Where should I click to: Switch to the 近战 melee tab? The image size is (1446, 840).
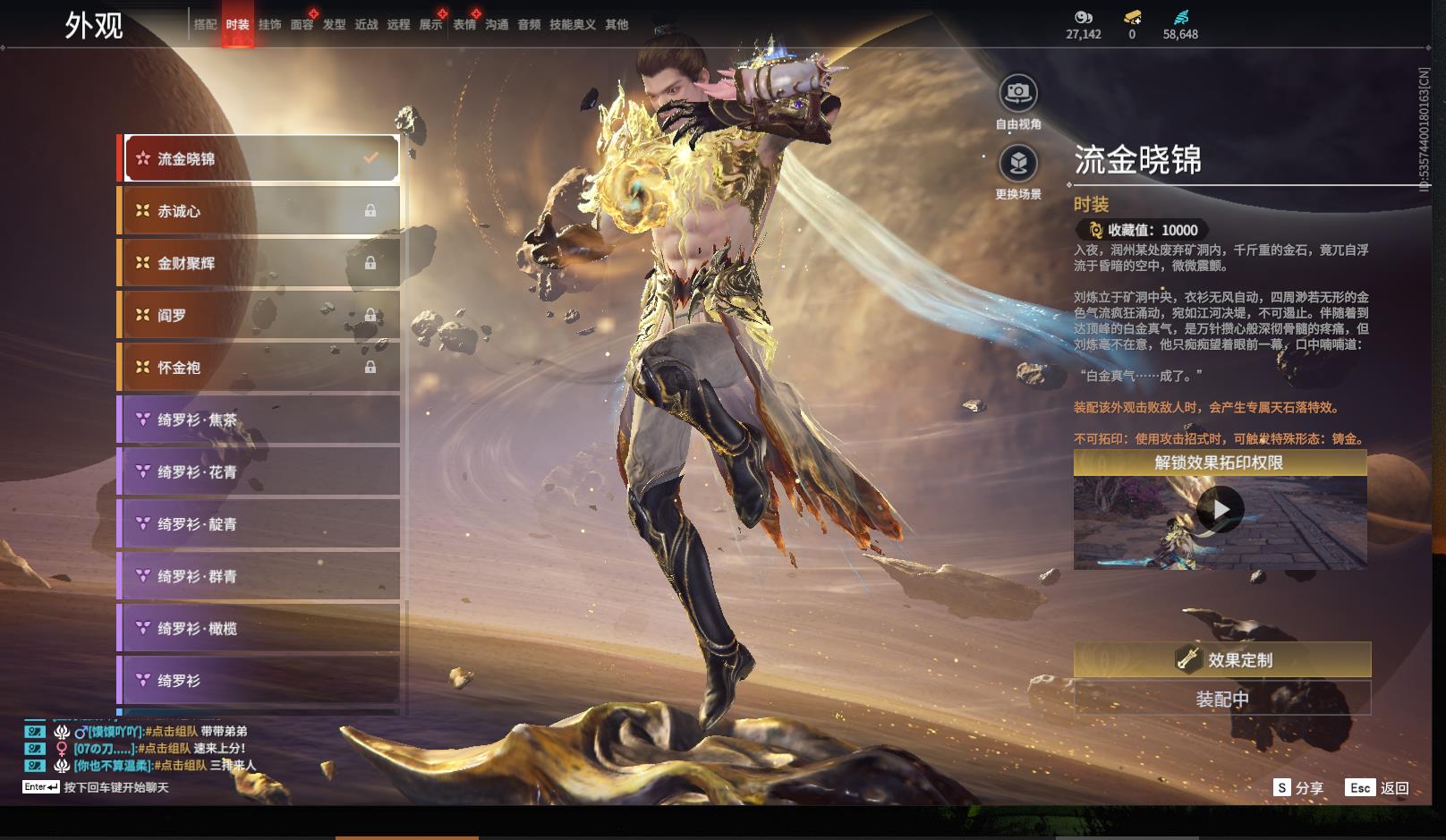coord(366,25)
